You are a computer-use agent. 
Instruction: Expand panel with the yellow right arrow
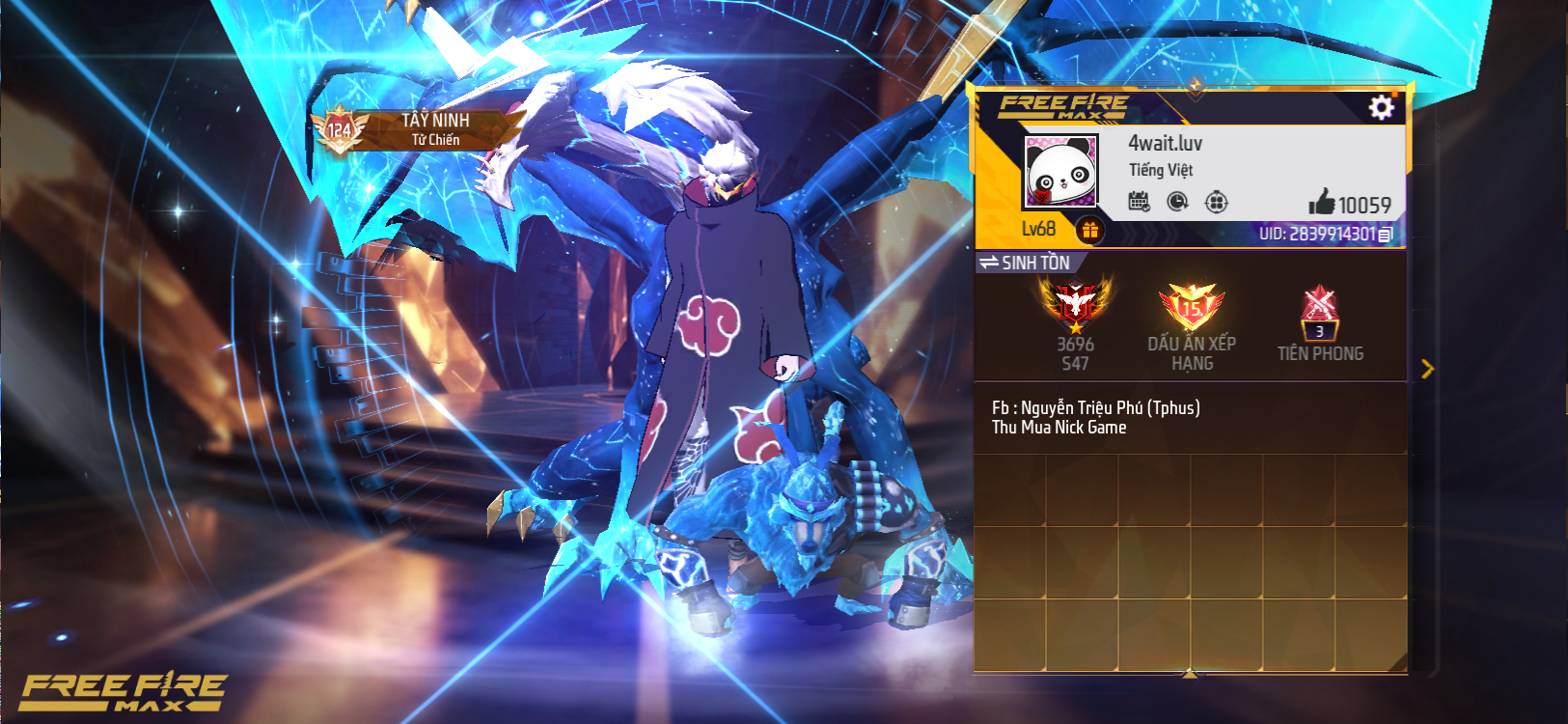point(1427,369)
